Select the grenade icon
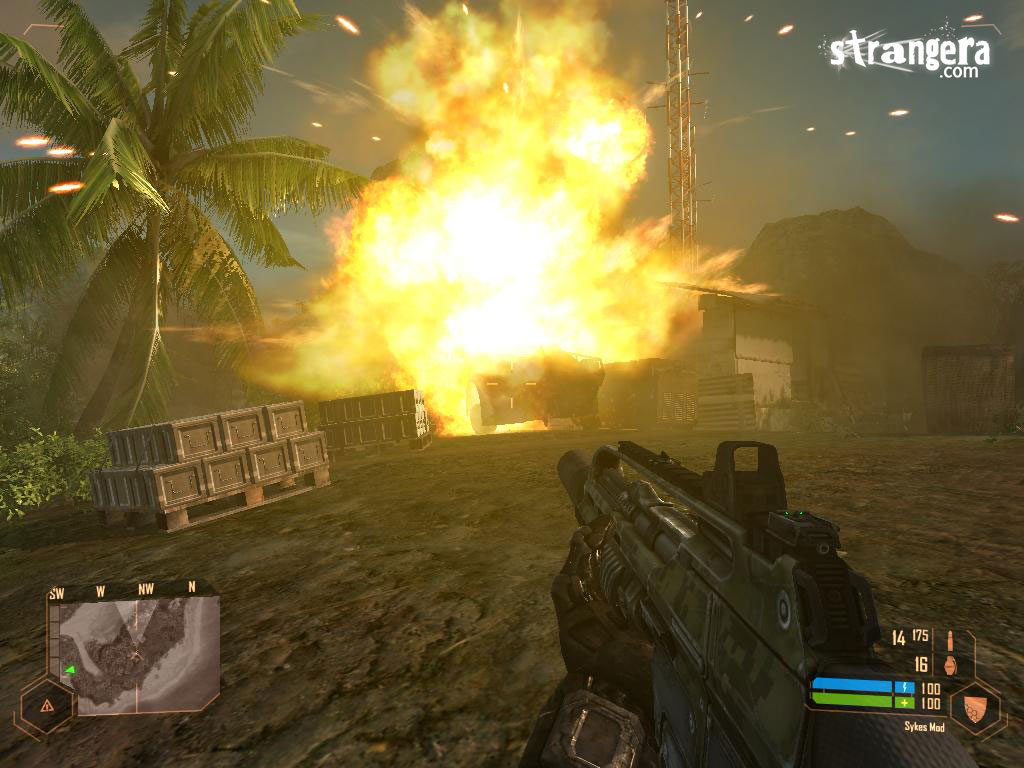1024x768 pixels. [948, 664]
